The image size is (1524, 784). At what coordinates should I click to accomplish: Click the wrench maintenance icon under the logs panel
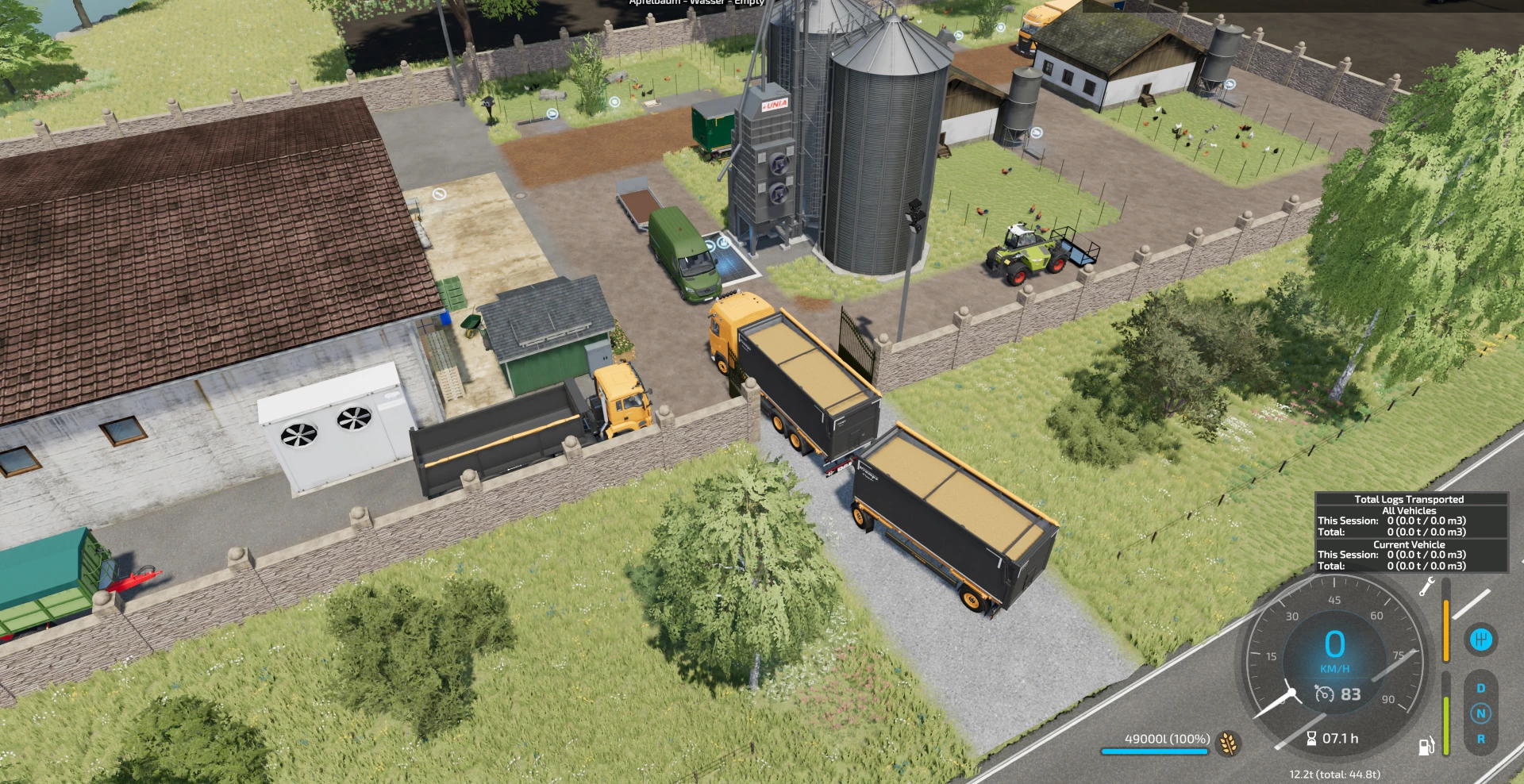[x=1426, y=588]
